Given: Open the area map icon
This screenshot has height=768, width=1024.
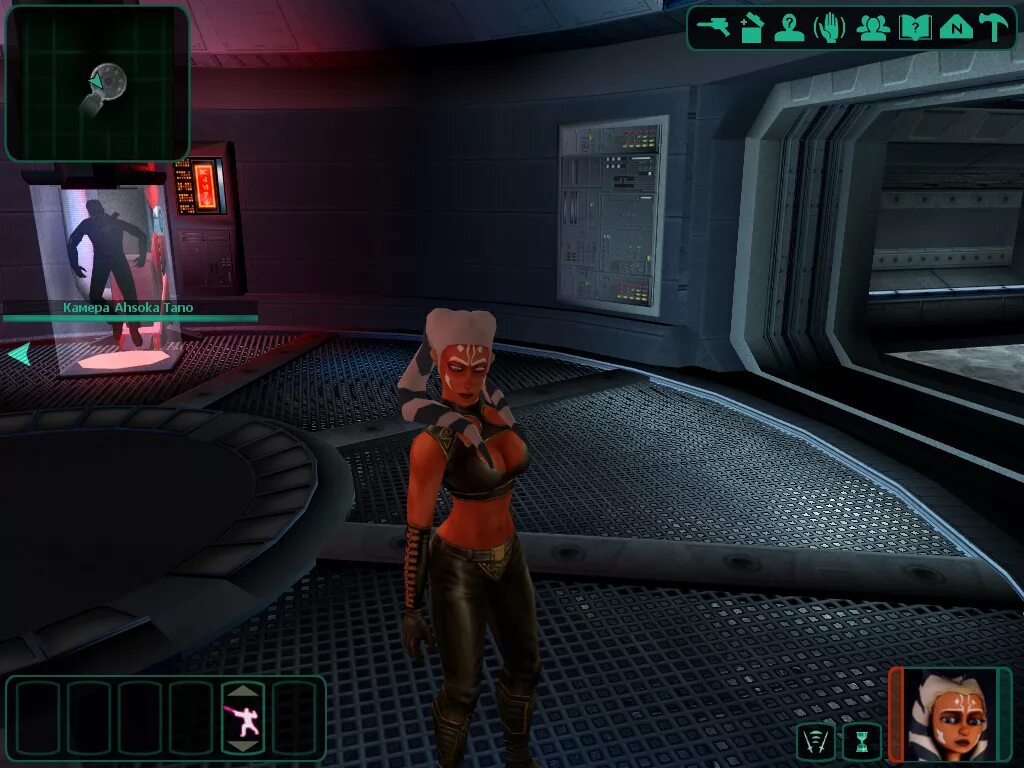Looking at the screenshot, I should point(955,28).
